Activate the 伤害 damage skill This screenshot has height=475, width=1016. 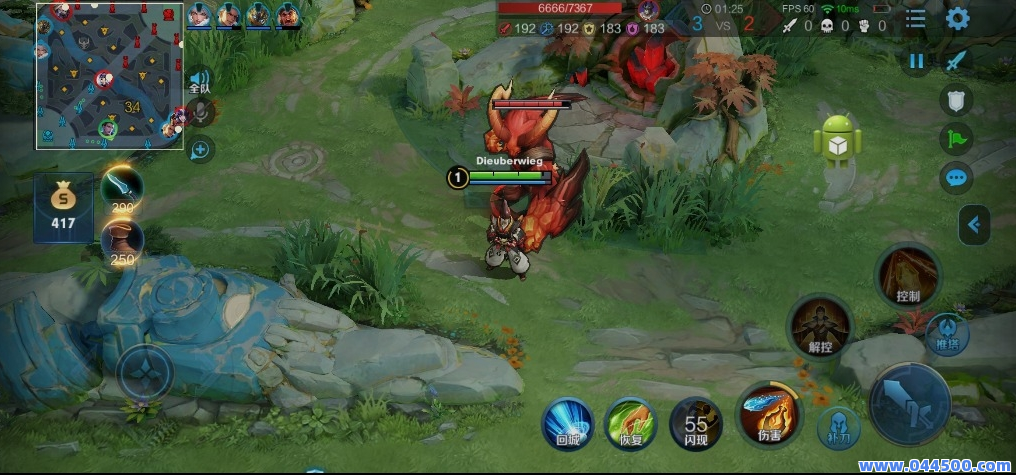[769, 414]
